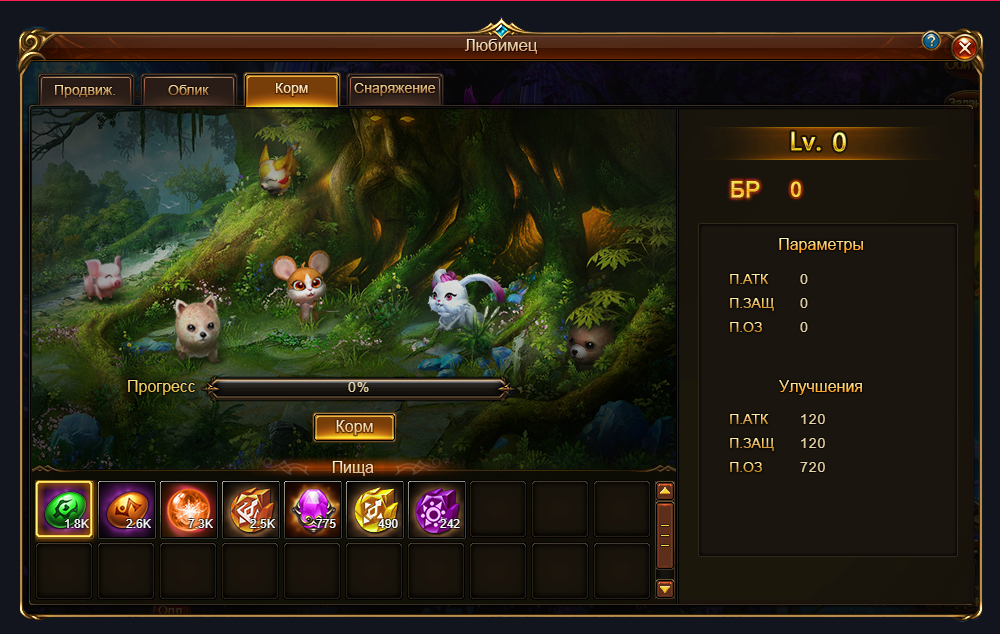Choose the pink gem amulet 775

[x=313, y=510]
